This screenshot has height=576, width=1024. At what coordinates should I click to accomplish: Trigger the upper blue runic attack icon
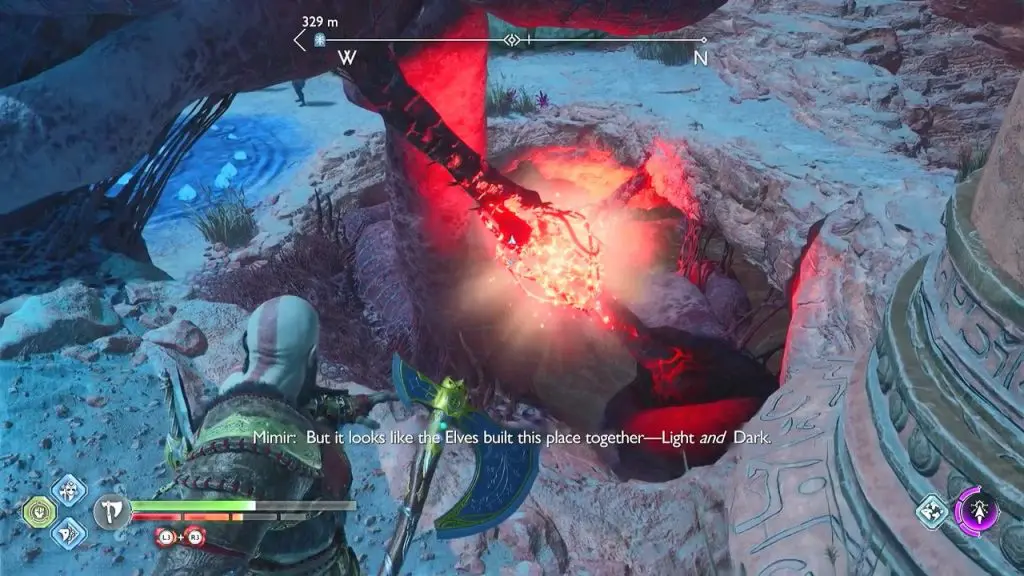(69, 489)
